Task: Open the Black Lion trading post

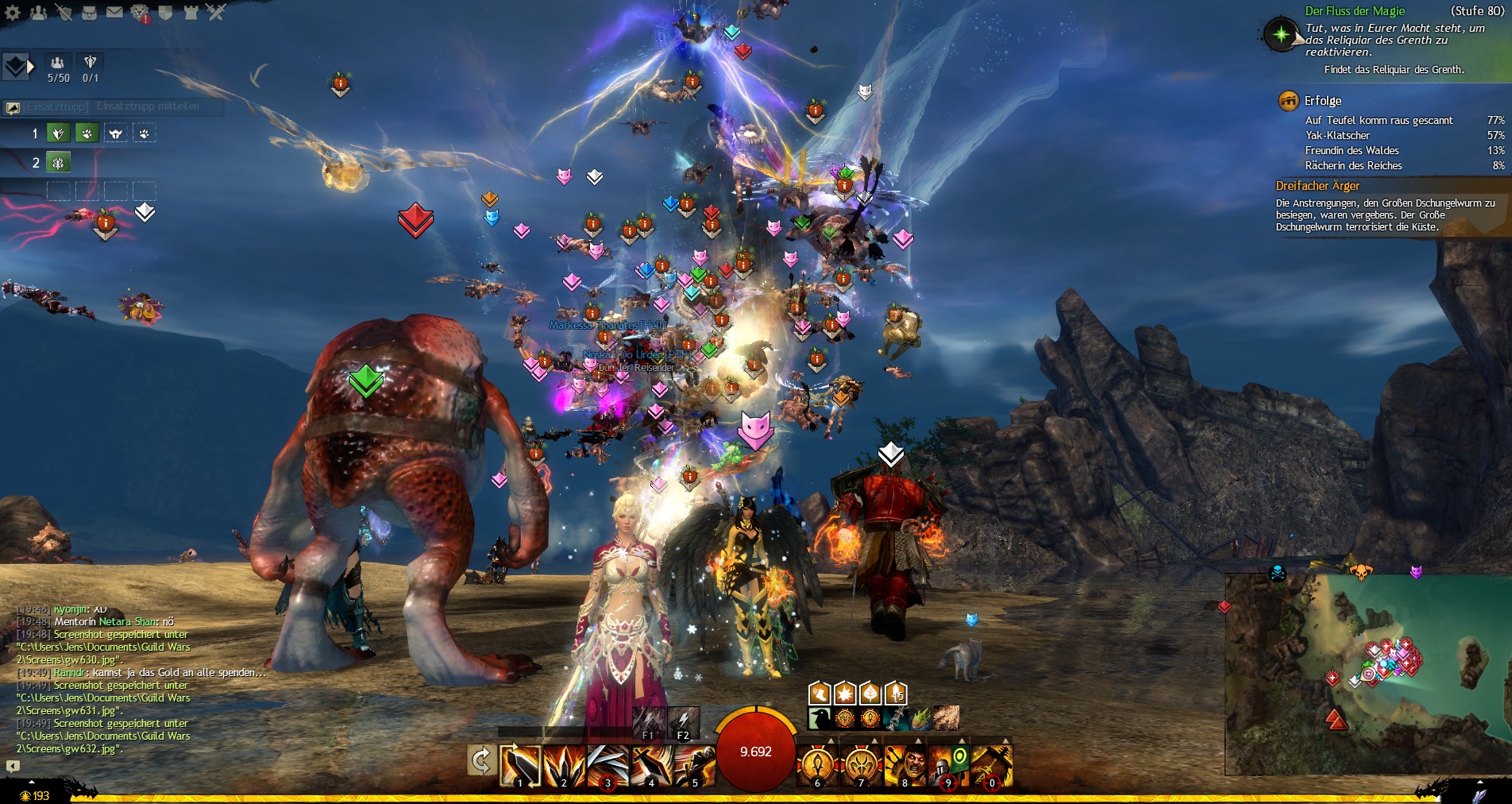Action: (x=140, y=13)
